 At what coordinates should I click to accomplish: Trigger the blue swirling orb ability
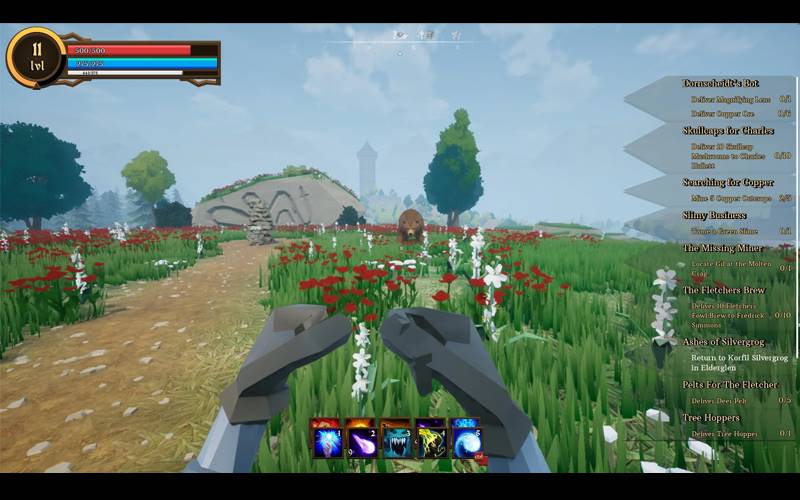pos(465,441)
